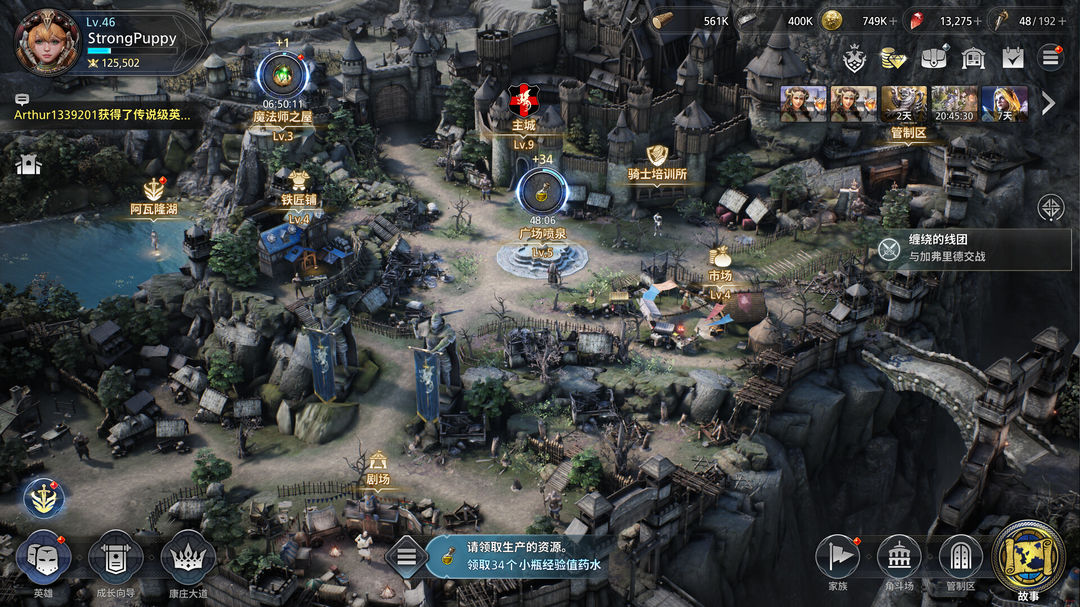
Task: Open the 20:45:30 timed event banner
Action: 954,104
